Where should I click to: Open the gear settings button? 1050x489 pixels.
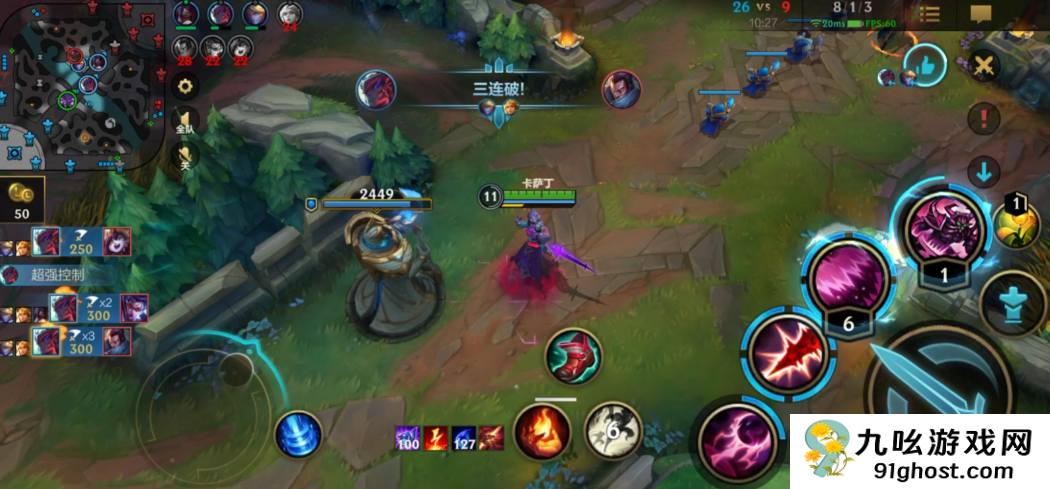[x=185, y=86]
